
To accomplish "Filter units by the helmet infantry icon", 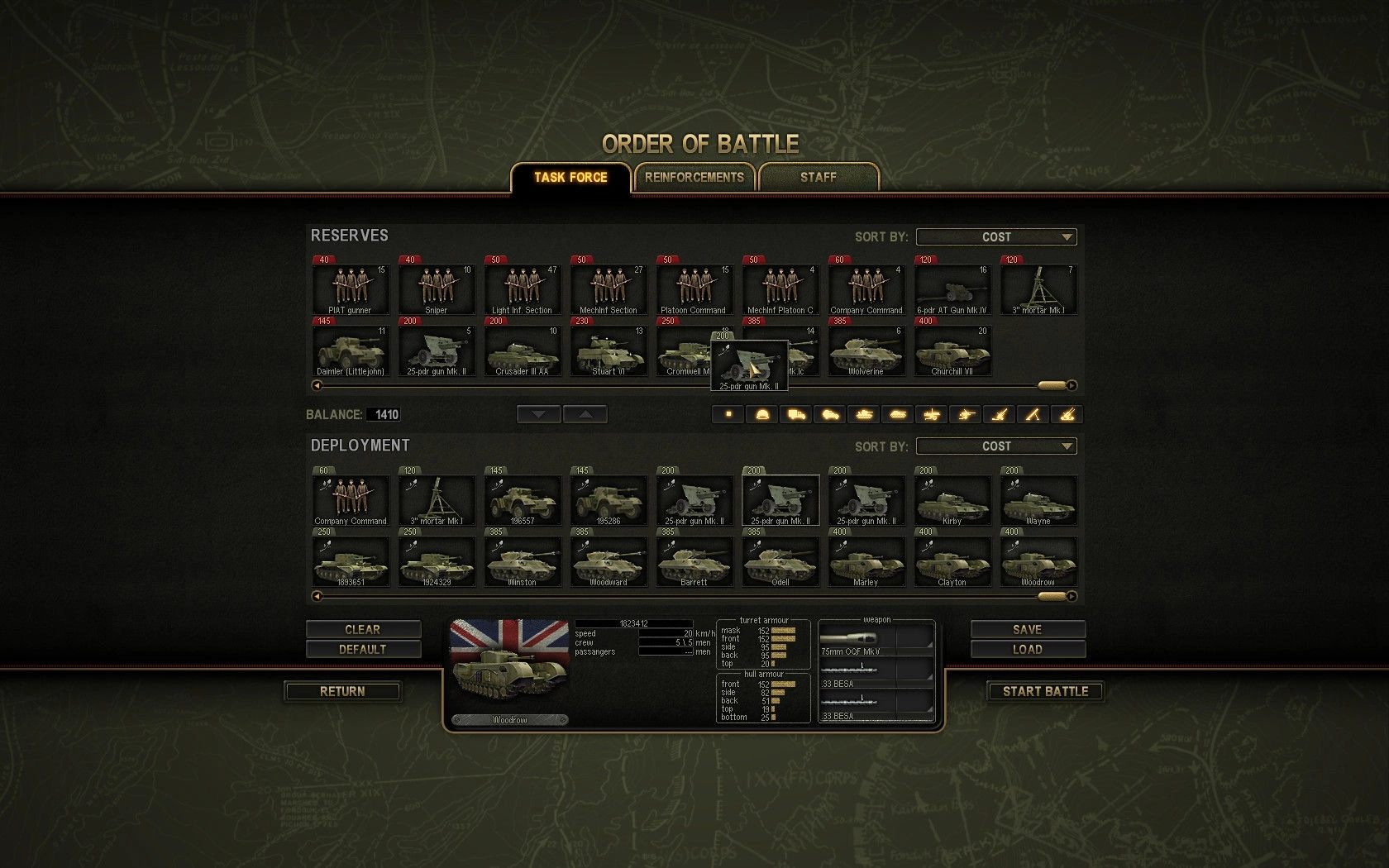I will tap(762, 414).
